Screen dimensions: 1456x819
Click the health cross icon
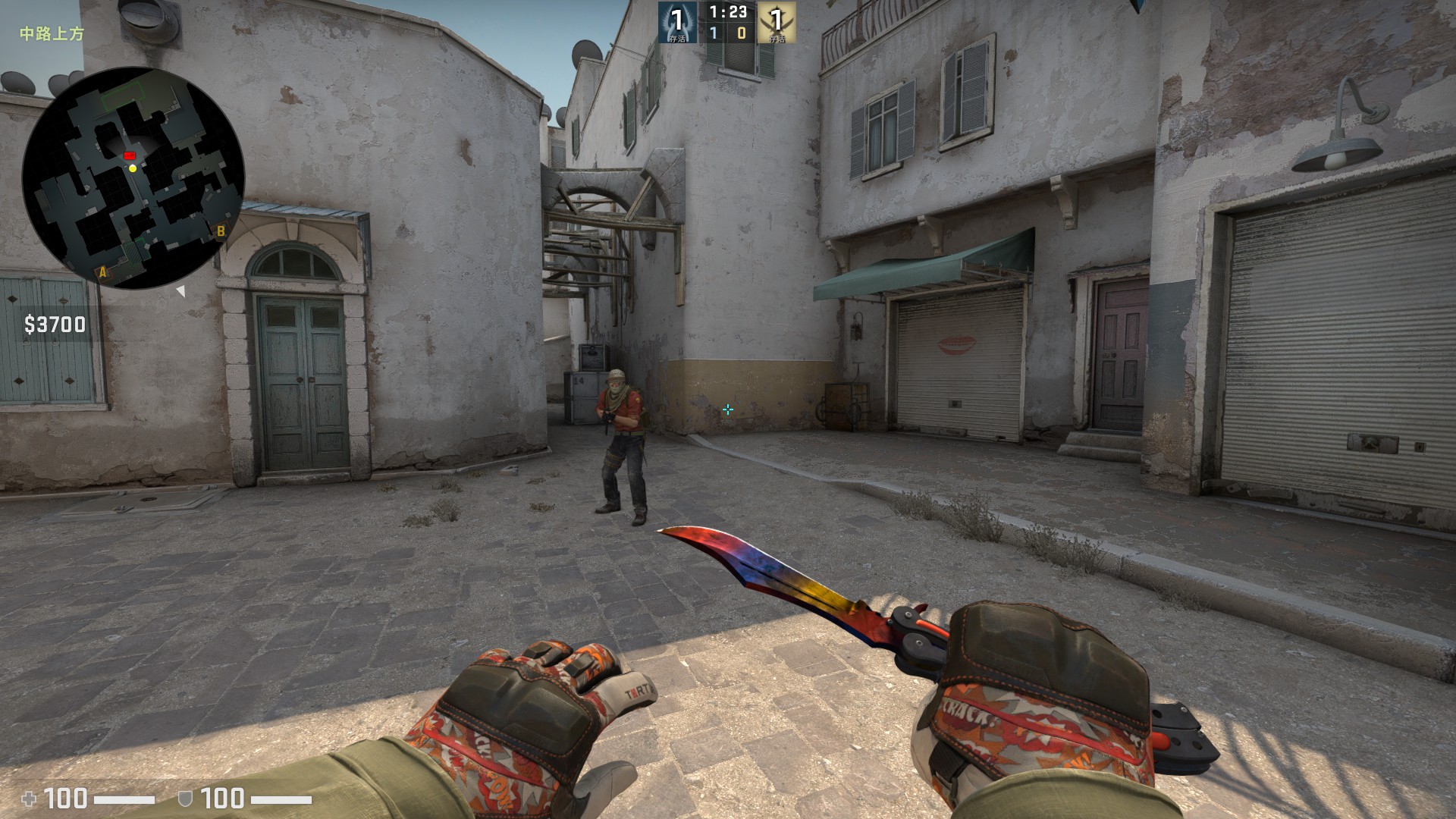point(30,799)
